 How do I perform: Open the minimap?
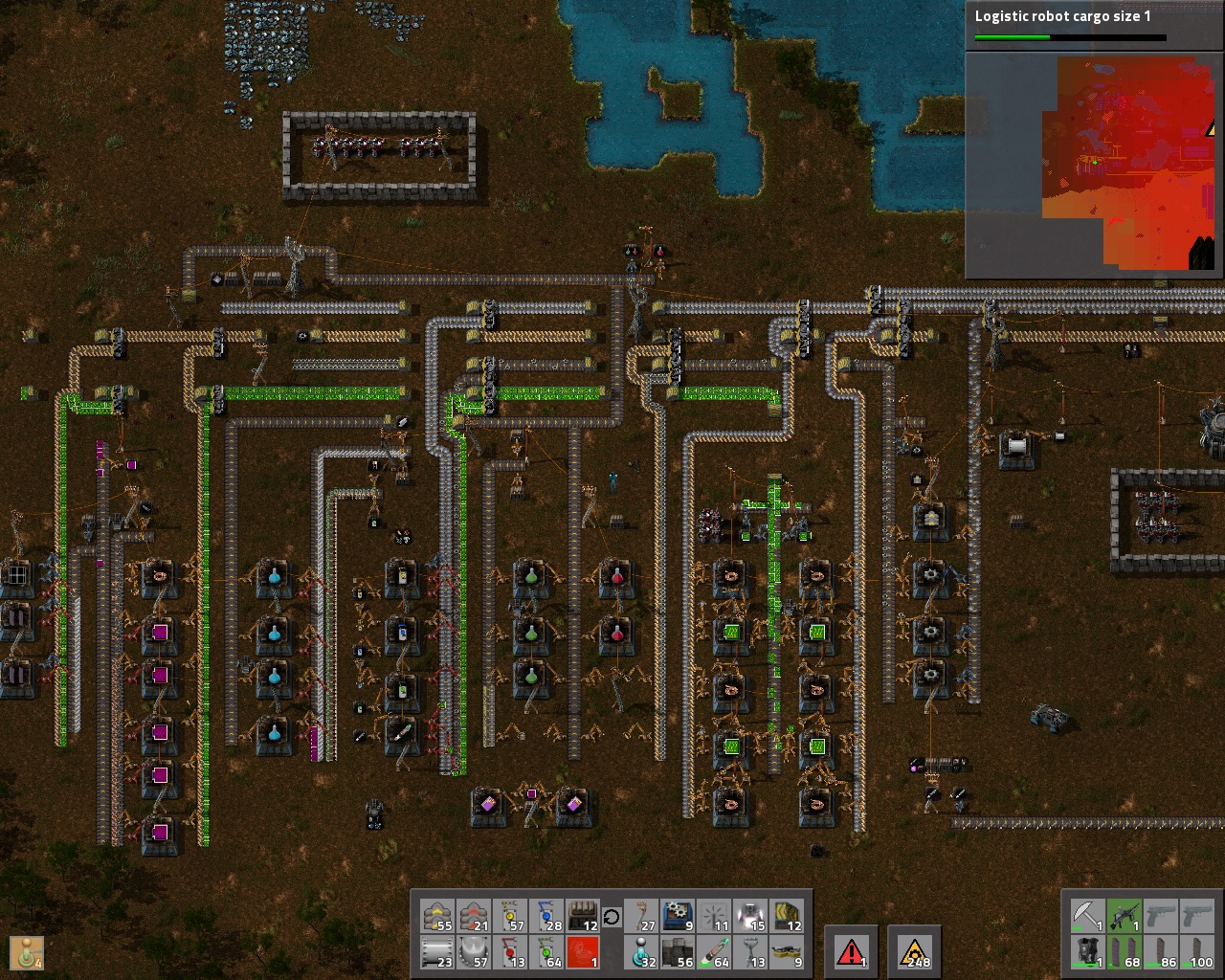[1094, 165]
